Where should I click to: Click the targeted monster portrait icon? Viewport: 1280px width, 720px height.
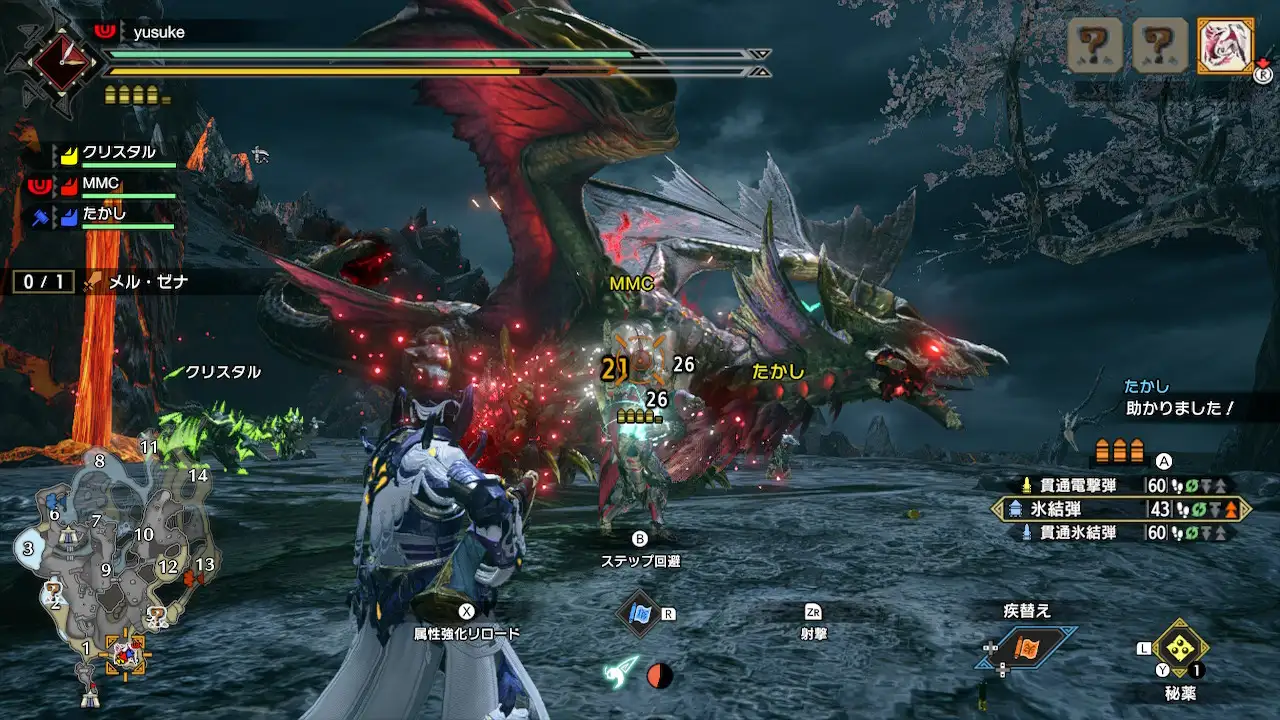pyautogui.click(x=1225, y=45)
